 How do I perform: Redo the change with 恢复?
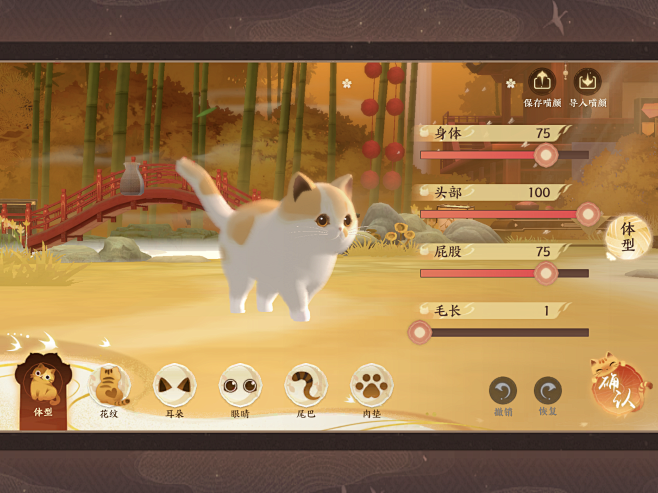pos(547,391)
